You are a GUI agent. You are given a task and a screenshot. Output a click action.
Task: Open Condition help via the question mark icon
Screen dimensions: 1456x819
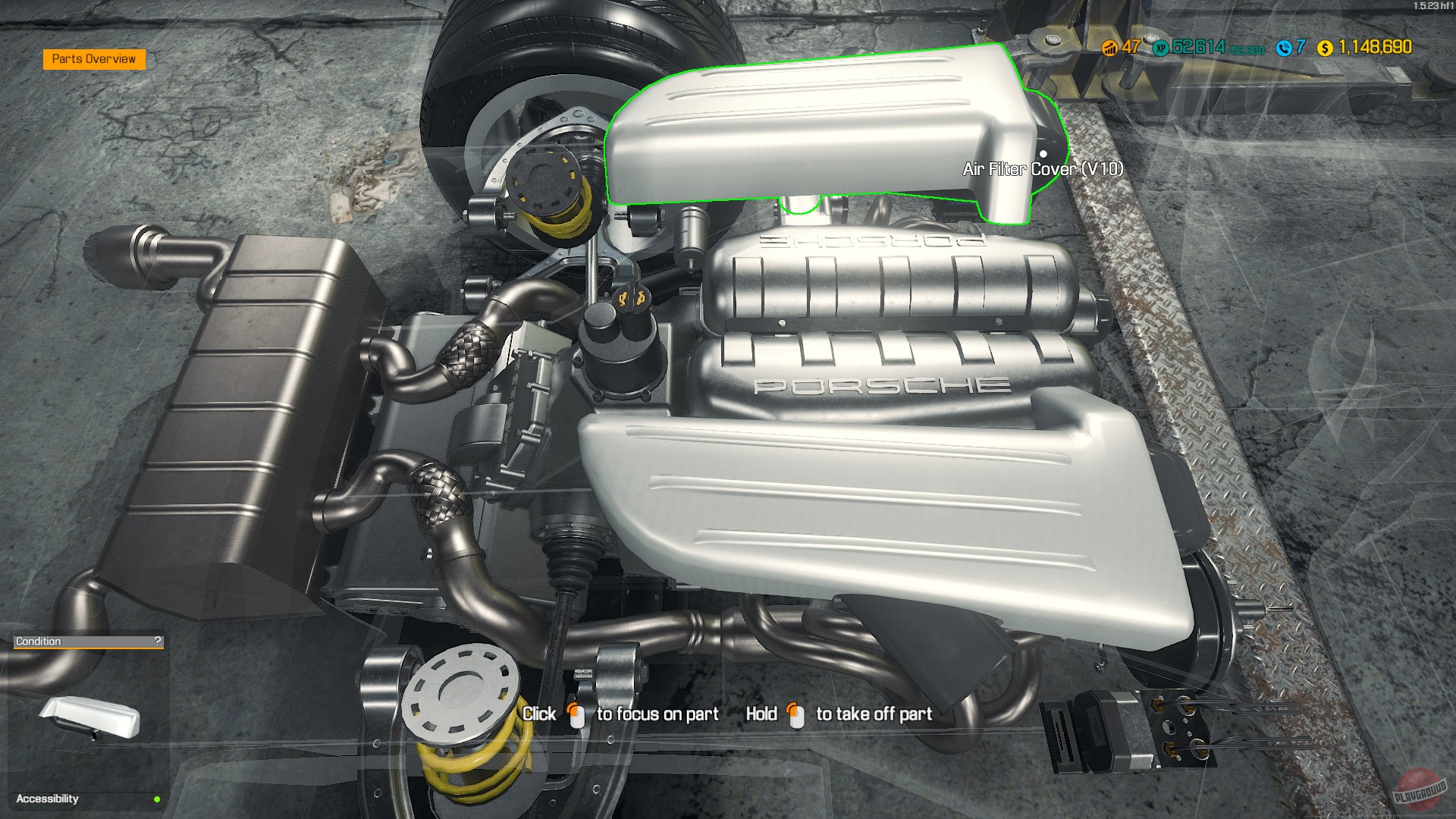(x=158, y=642)
